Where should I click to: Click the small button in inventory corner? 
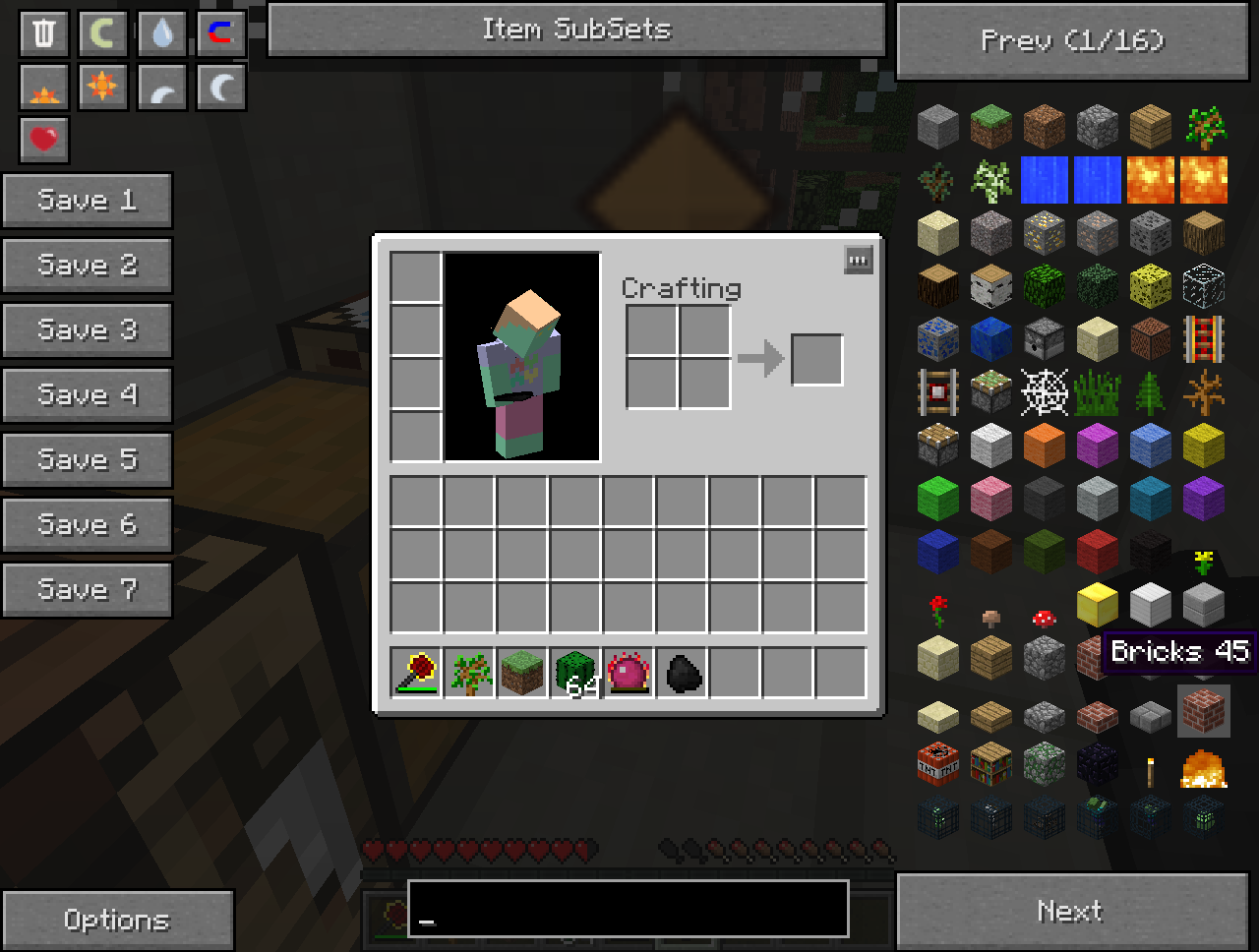(x=859, y=261)
